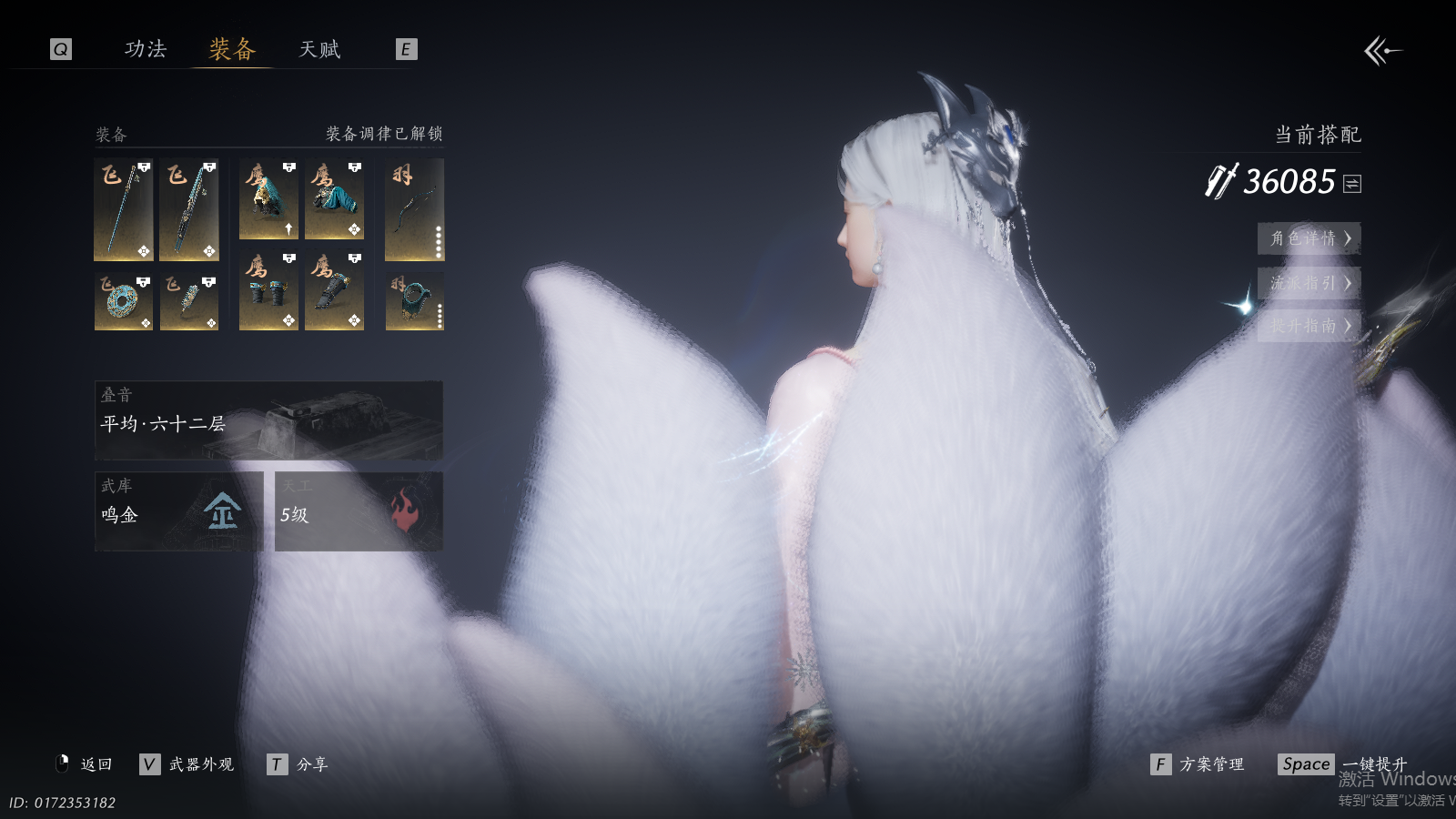Choose the armored boot slot

coord(334,291)
